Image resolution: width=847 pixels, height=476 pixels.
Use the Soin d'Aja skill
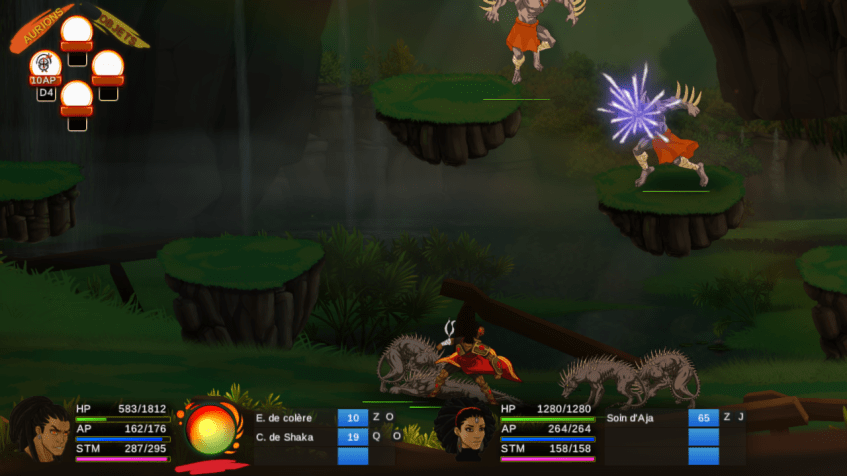pyautogui.click(x=631, y=417)
